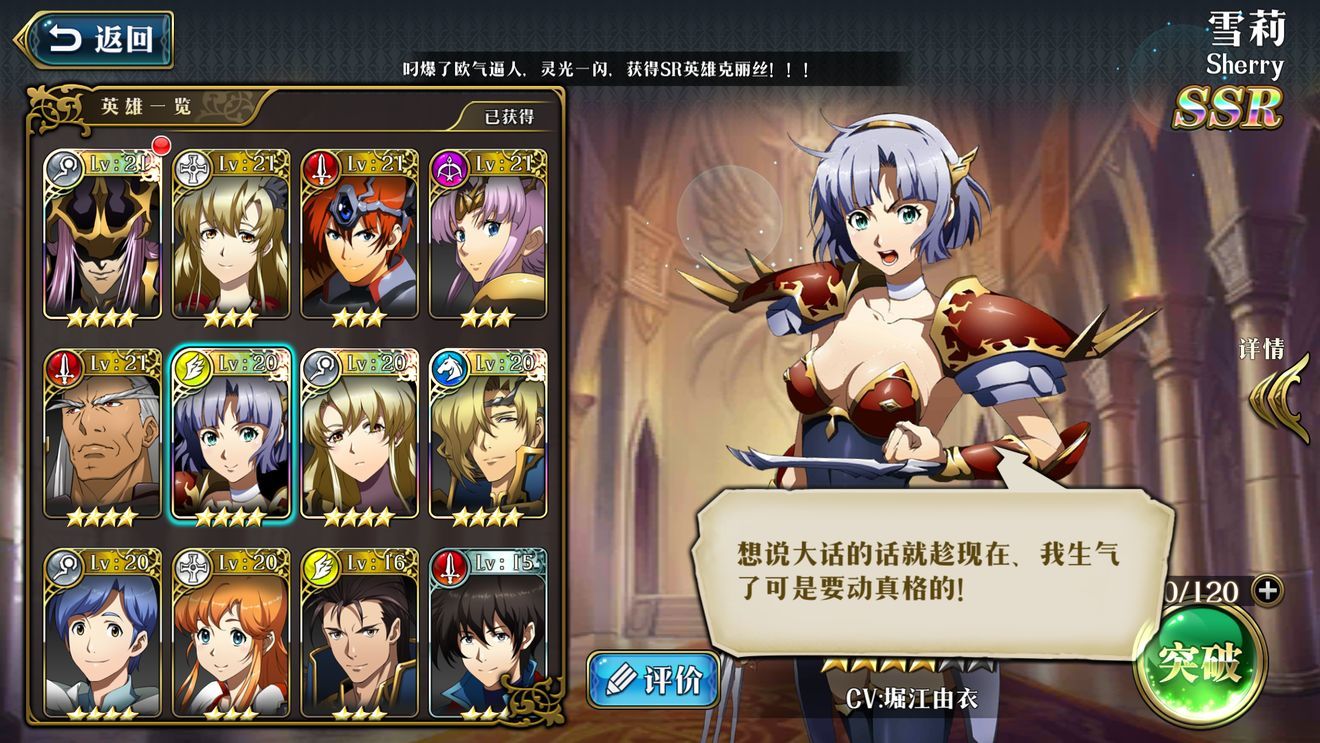Click the plus next to the 0/120 counter
Image resolution: width=1320 pixels, height=743 pixels.
click(x=1268, y=591)
